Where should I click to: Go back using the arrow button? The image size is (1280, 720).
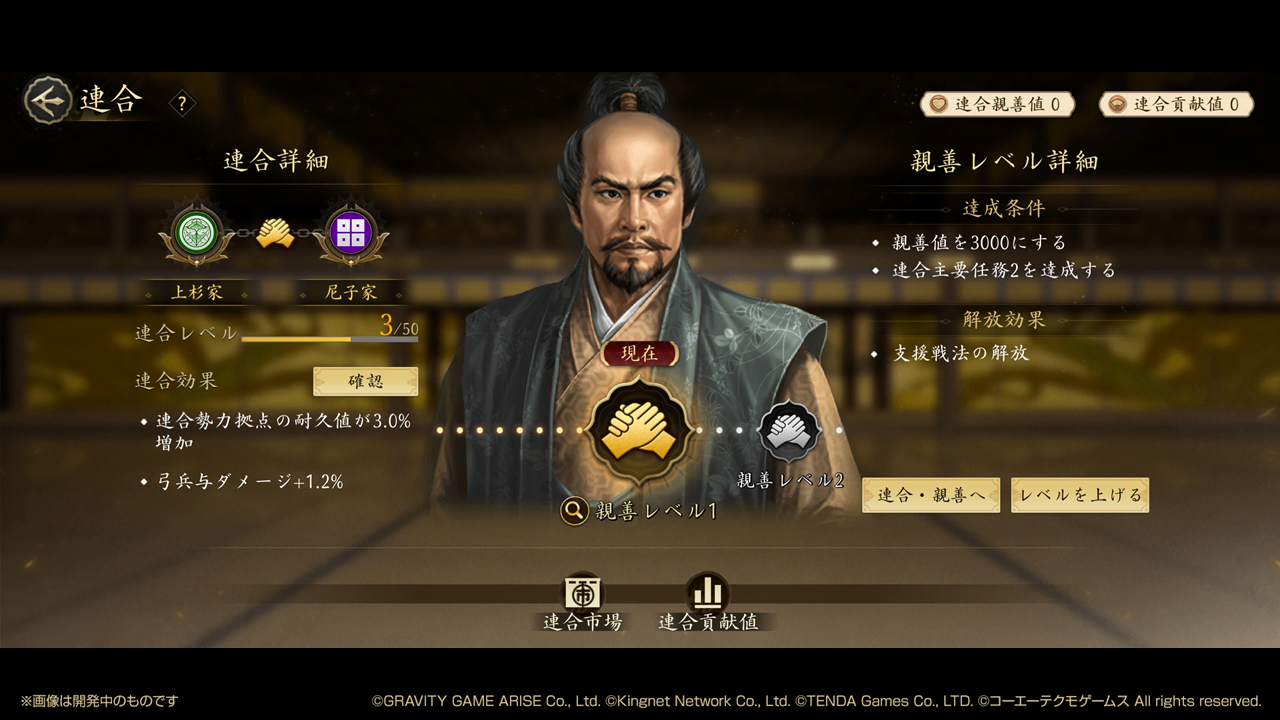coord(48,100)
